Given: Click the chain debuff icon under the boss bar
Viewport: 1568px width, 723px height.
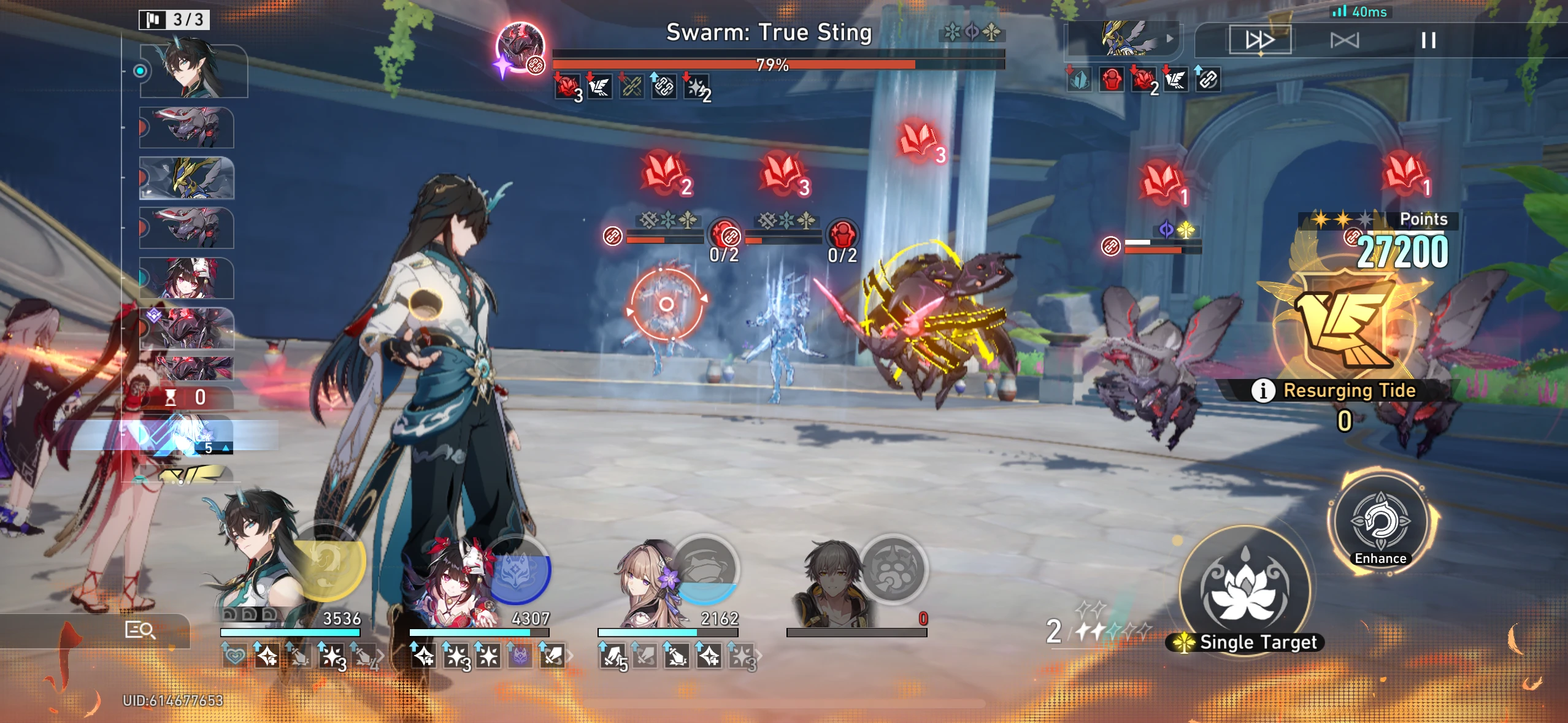Looking at the screenshot, I should [666, 87].
